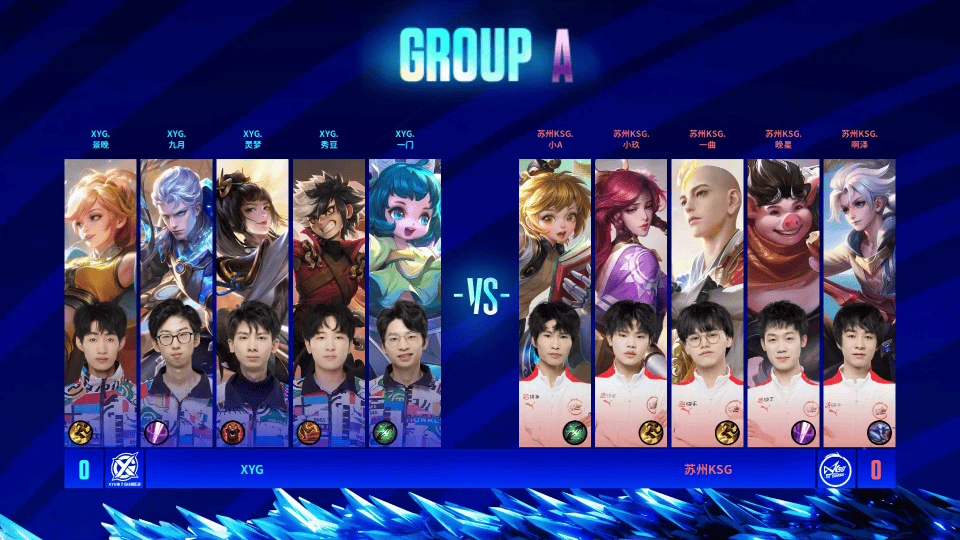Pick 苏州KSG player 晚星's card

pyautogui.click(x=783, y=300)
